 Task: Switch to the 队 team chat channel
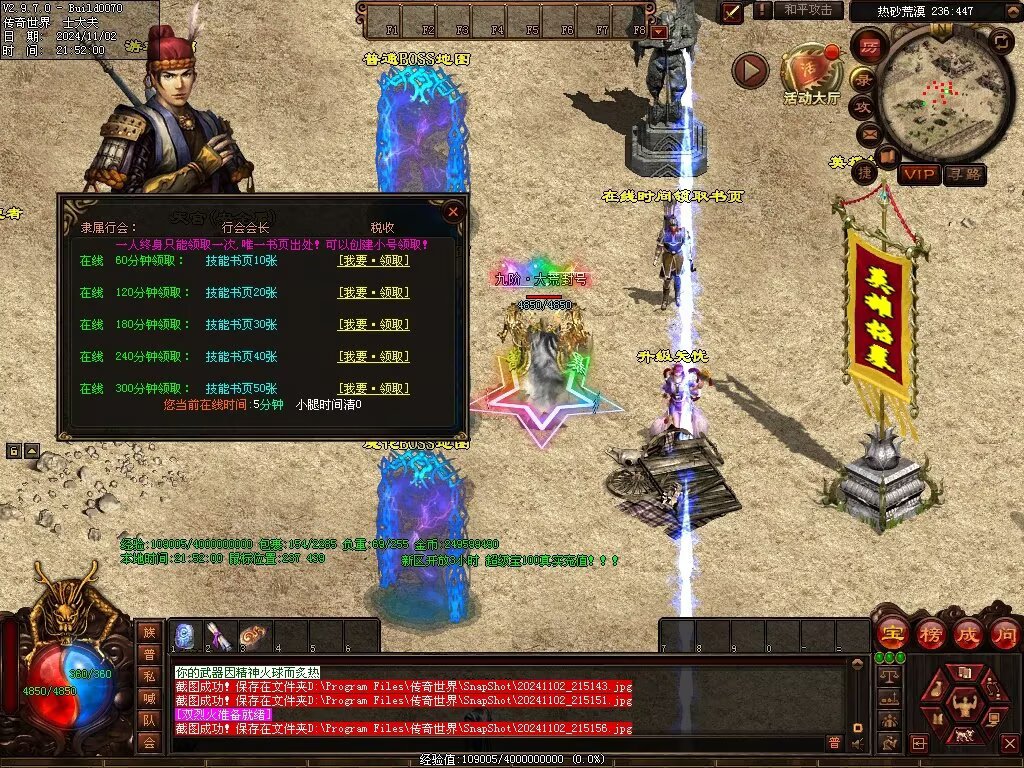click(x=149, y=720)
